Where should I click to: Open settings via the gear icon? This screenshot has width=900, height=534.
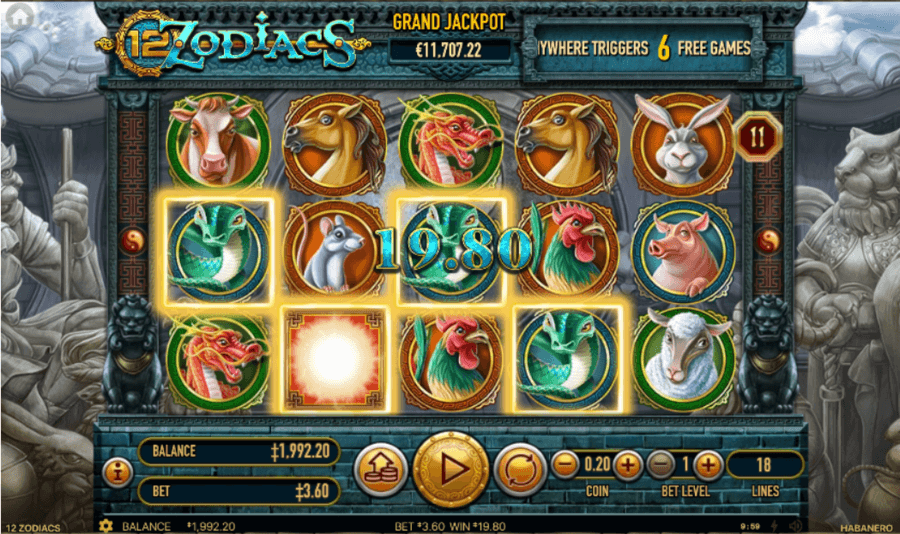pos(105,526)
